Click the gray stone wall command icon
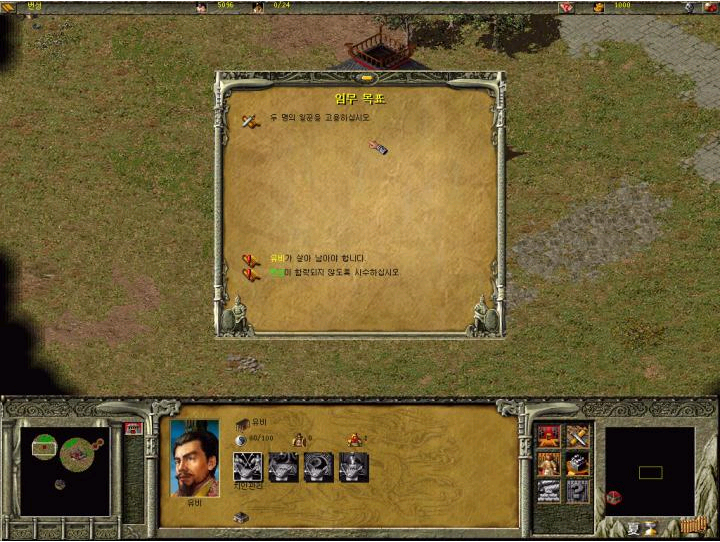 549,490
